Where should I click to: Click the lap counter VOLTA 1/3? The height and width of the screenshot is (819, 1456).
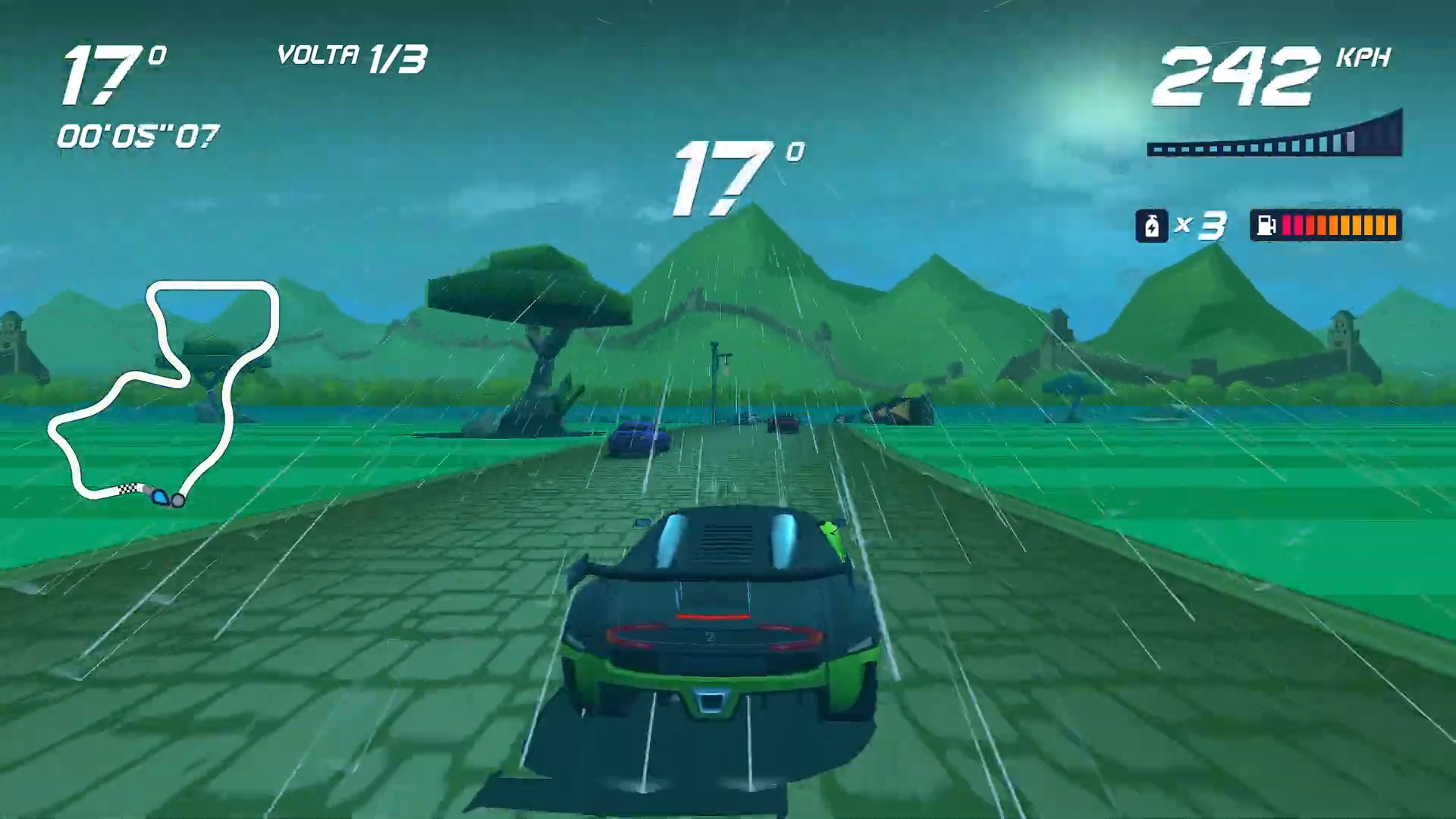[353, 57]
